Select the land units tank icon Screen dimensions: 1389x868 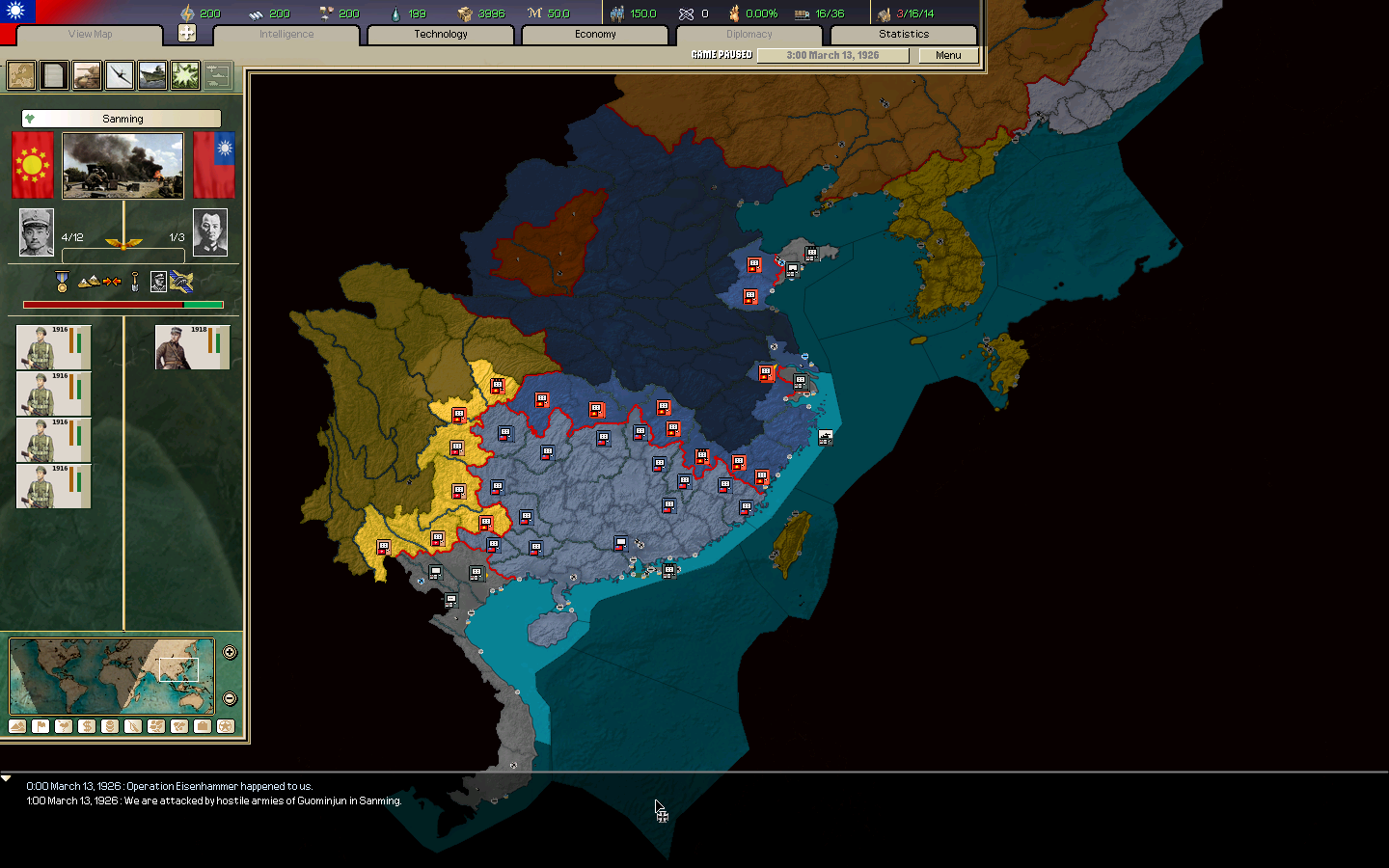[x=86, y=74]
